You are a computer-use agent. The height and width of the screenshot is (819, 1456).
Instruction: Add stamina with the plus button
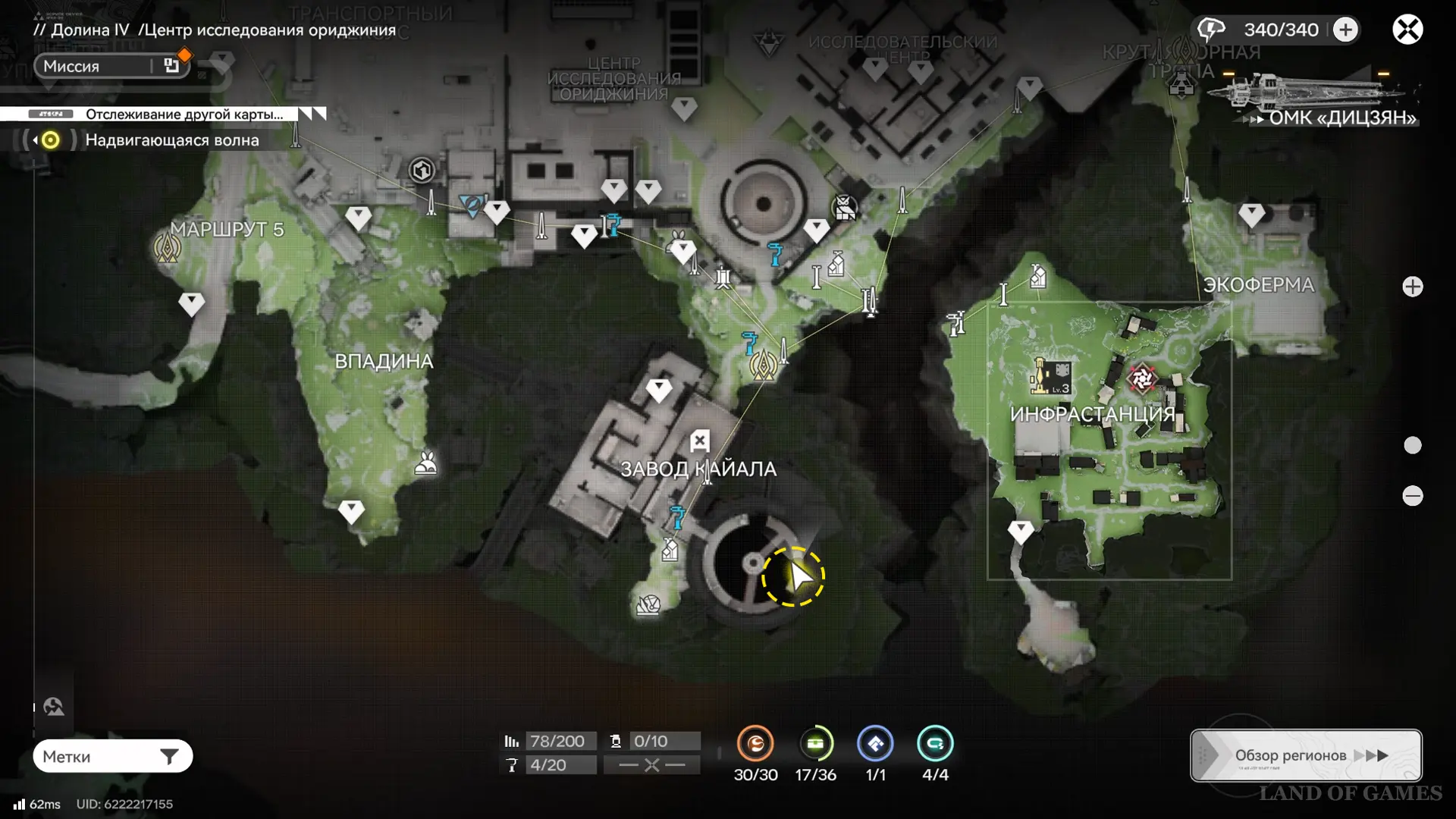[x=1345, y=30]
